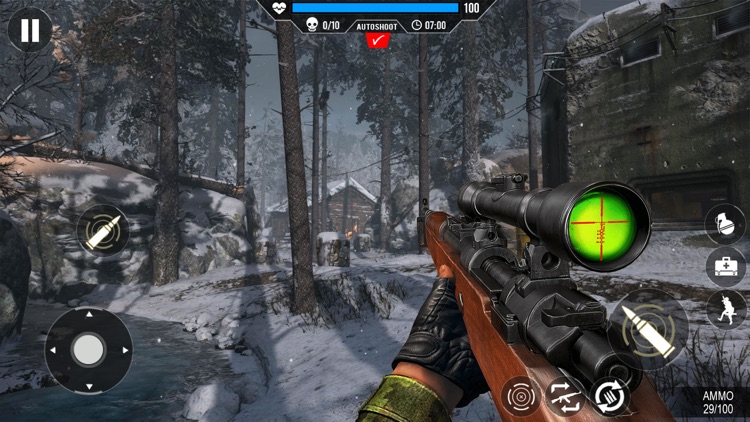Image resolution: width=750 pixels, height=422 pixels.
Task: Tap the movement joystick center knob
Action: pyautogui.click(x=88, y=349)
